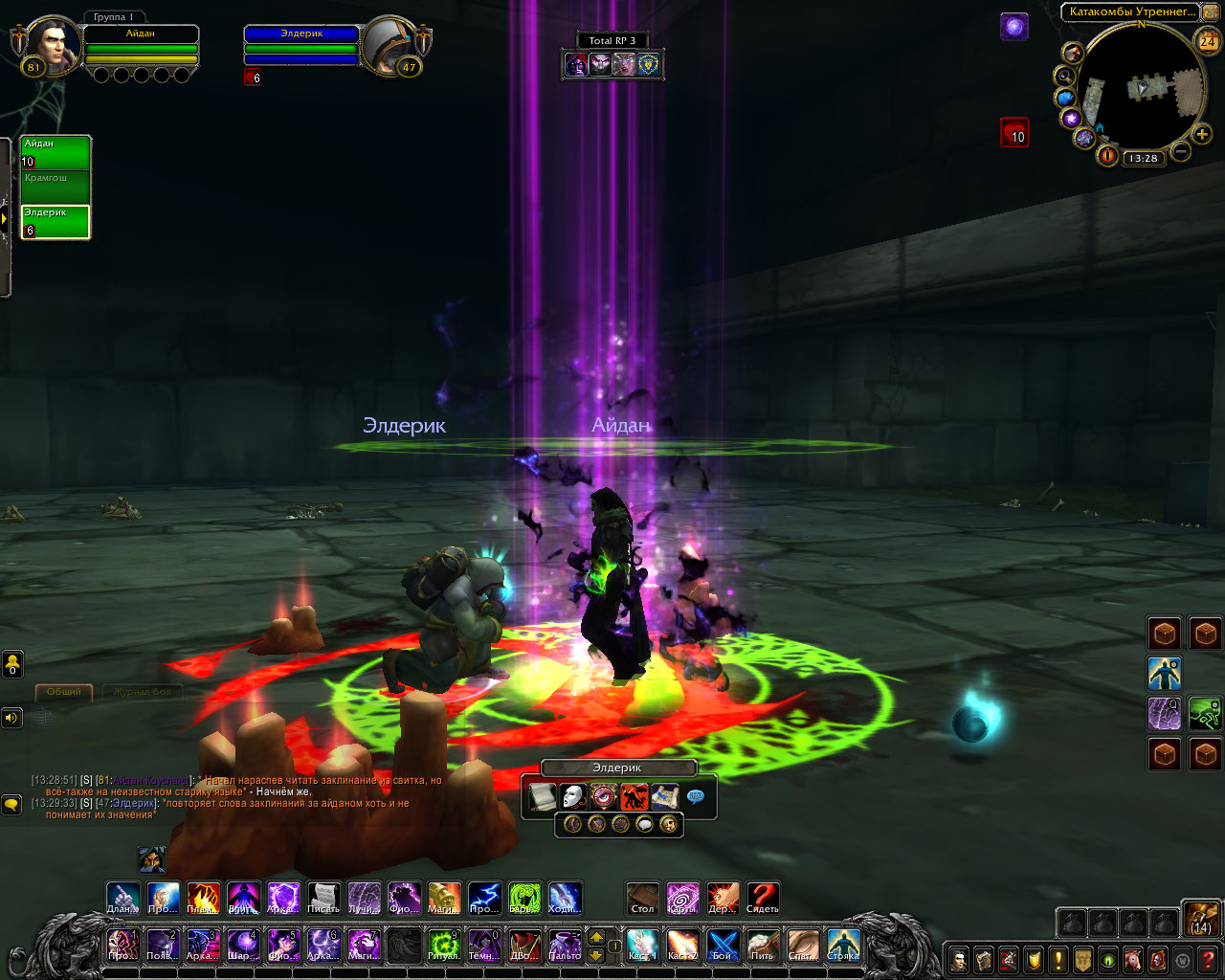
Task: Click the «Писать» scroll macro button
Action: pyautogui.click(x=323, y=898)
